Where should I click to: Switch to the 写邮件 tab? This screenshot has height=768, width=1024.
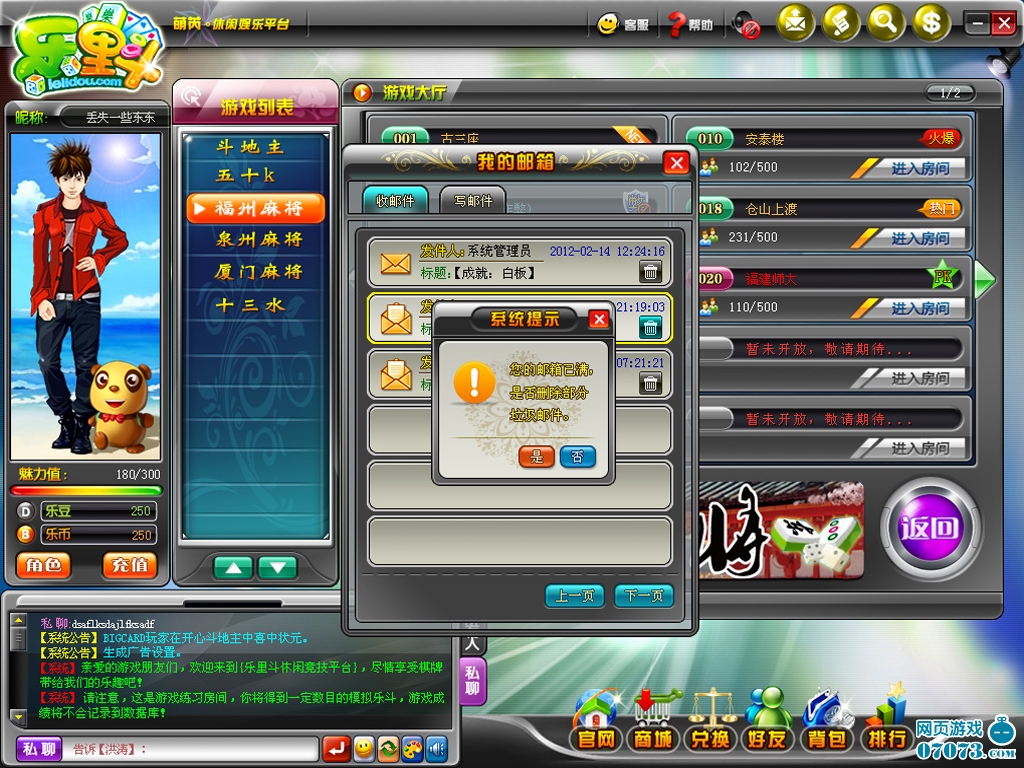pyautogui.click(x=472, y=200)
